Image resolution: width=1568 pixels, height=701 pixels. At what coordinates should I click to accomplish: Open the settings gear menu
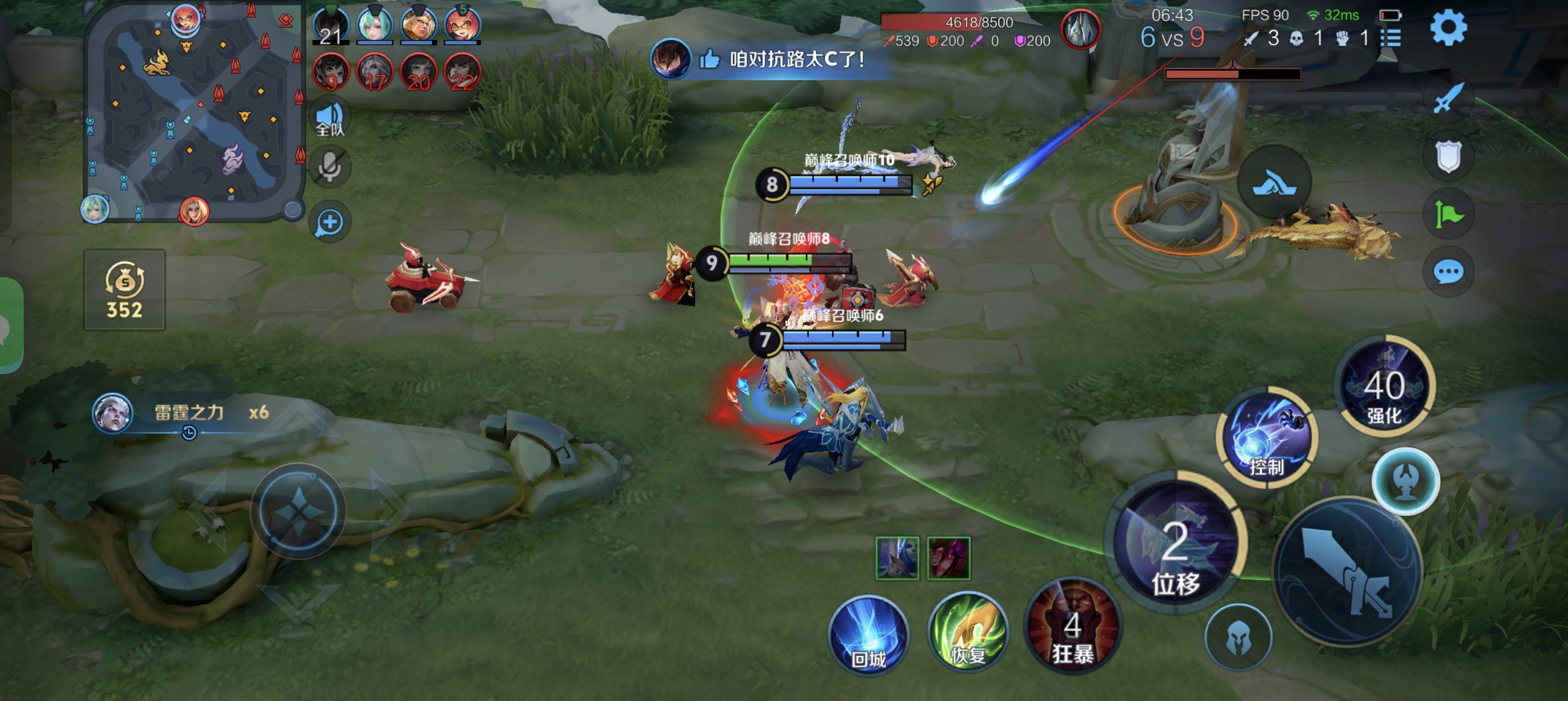click(1448, 29)
